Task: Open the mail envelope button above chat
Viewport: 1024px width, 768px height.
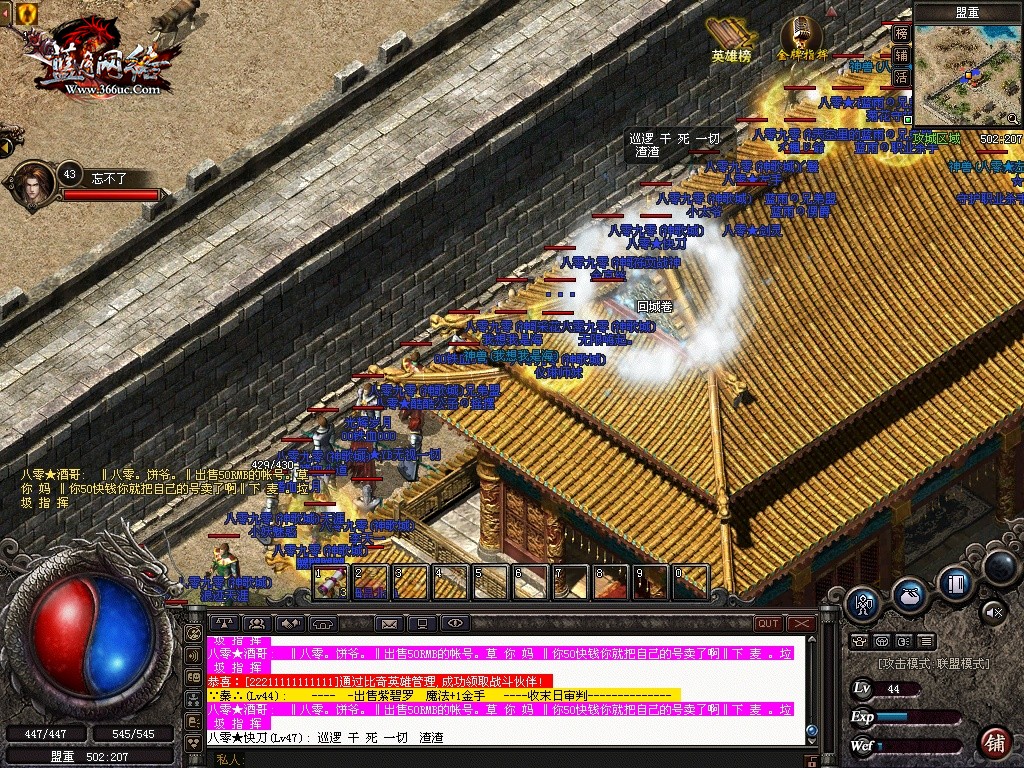Action: point(389,624)
